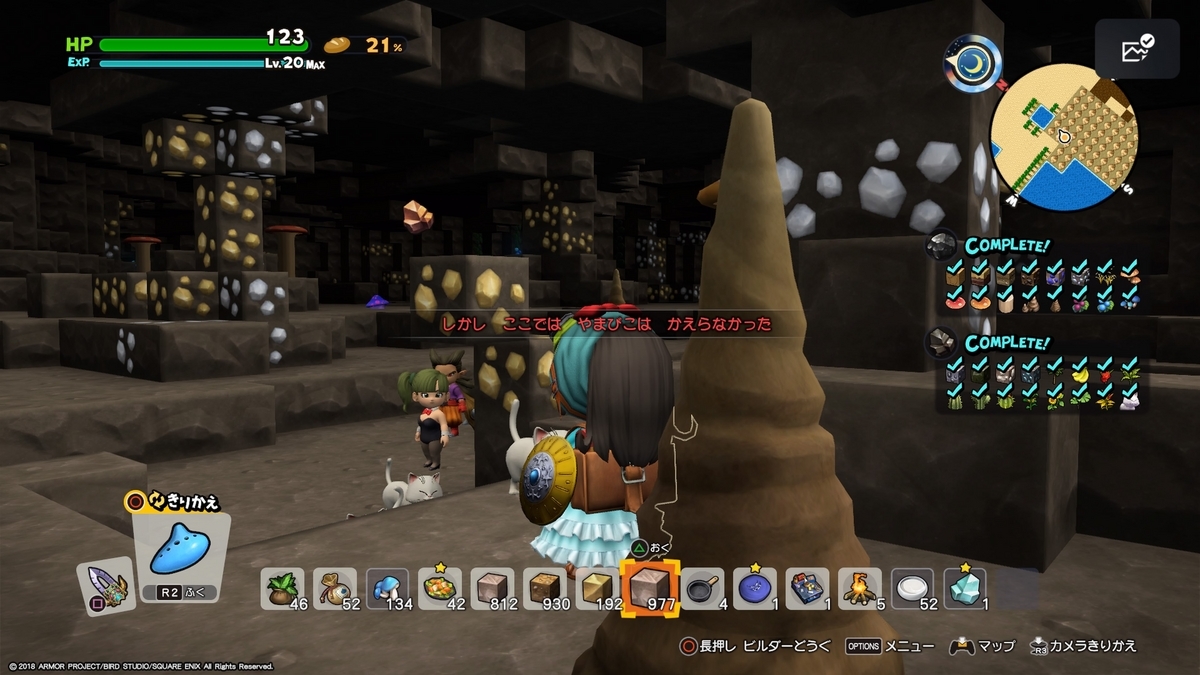Open the screenshot saved notification overlay
This screenshot has width=1200, height=675.
click(x=1136, y=48)
